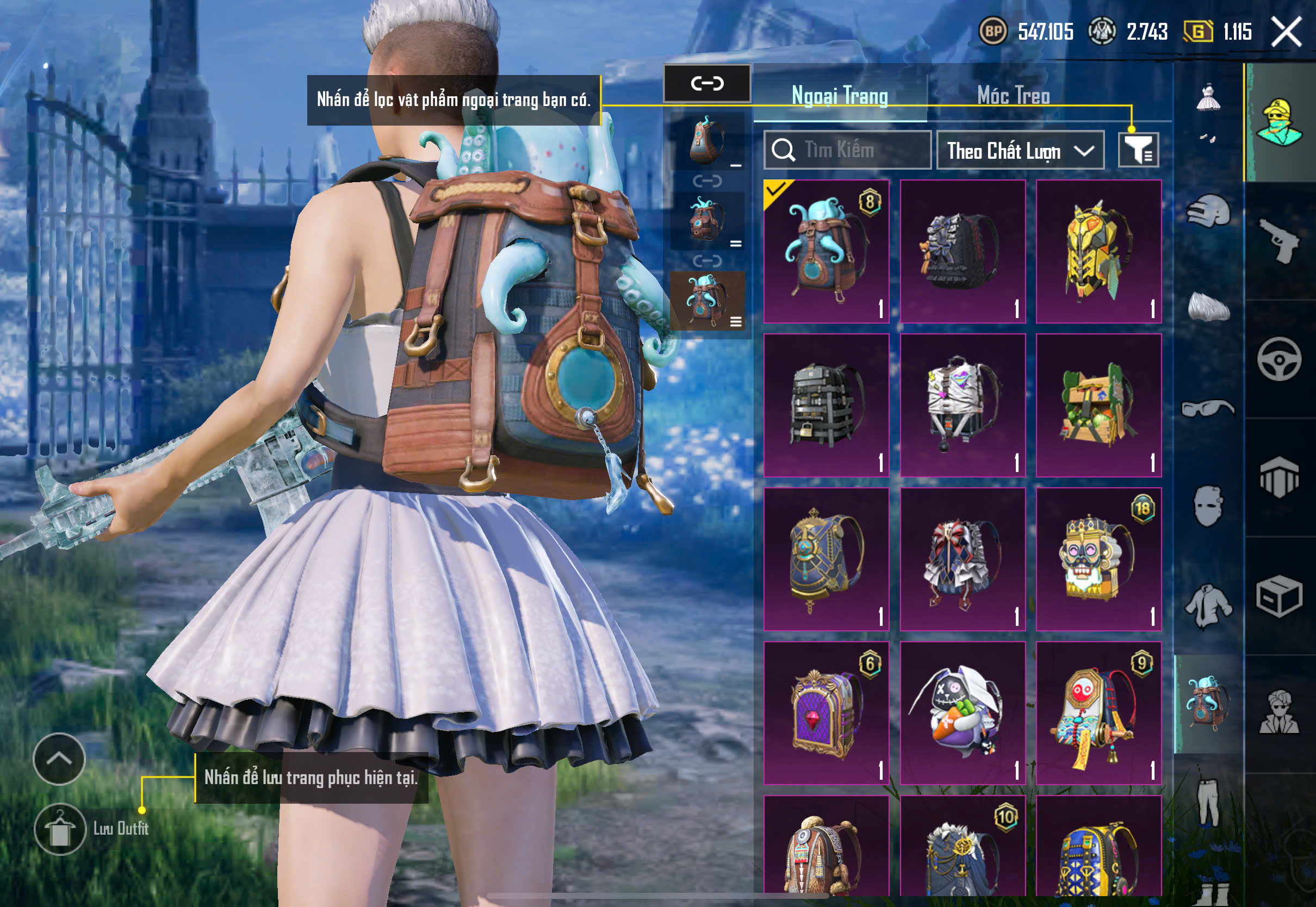Save current look with Lưu Outfit
The height and width of the screenshot is (907, 1316).
(60, 829)
